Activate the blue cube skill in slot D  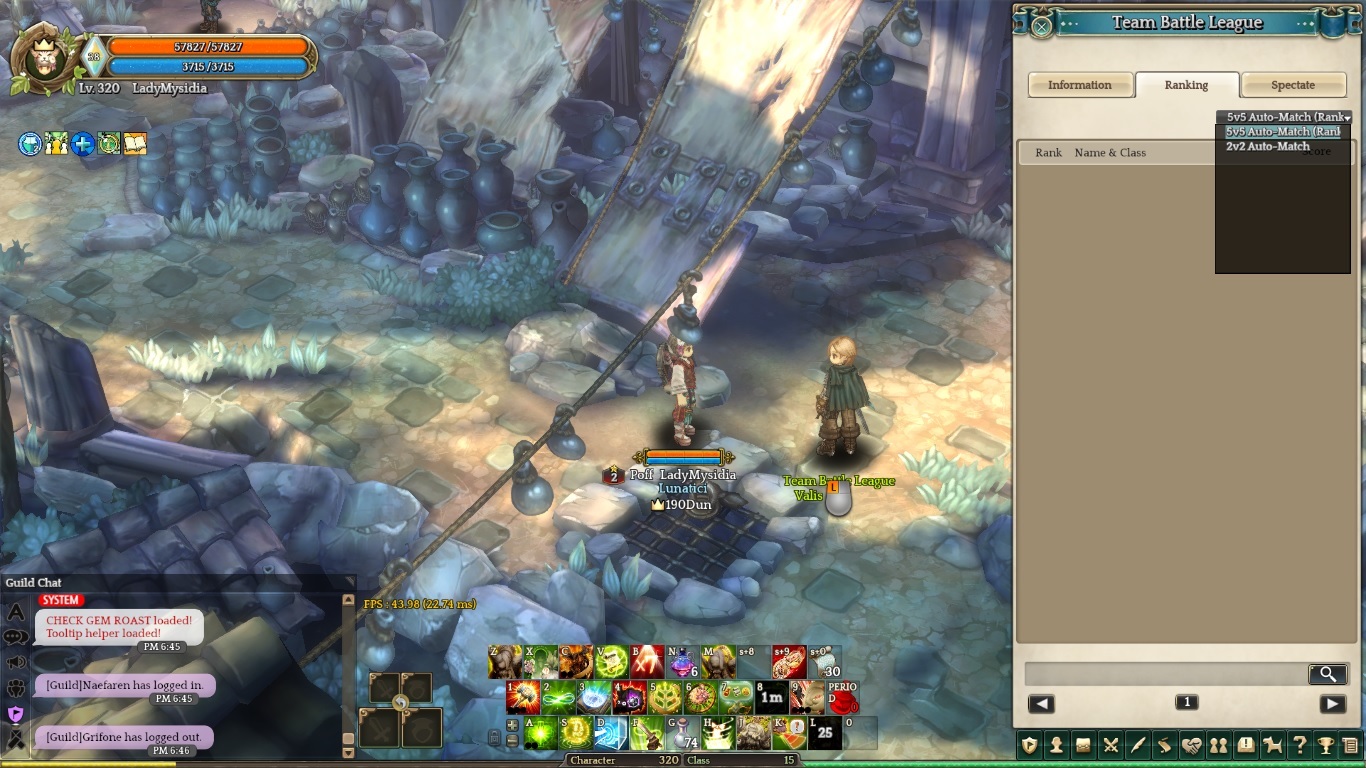(x=611, y=733)
